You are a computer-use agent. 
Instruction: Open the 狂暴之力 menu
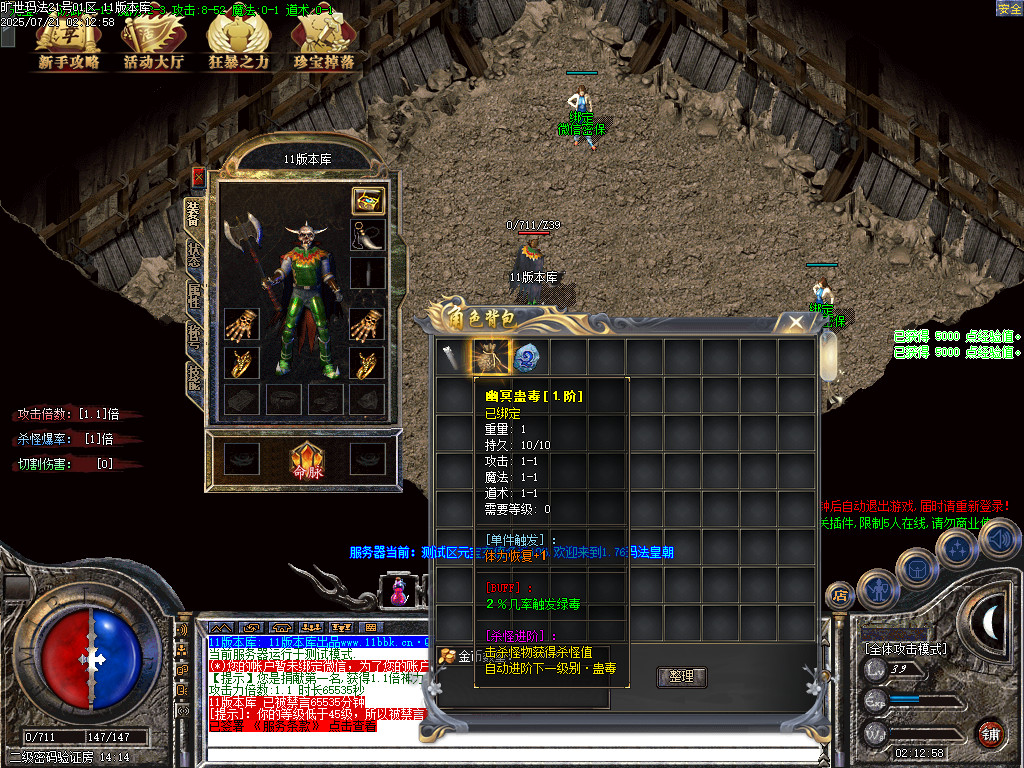(238, 44)
